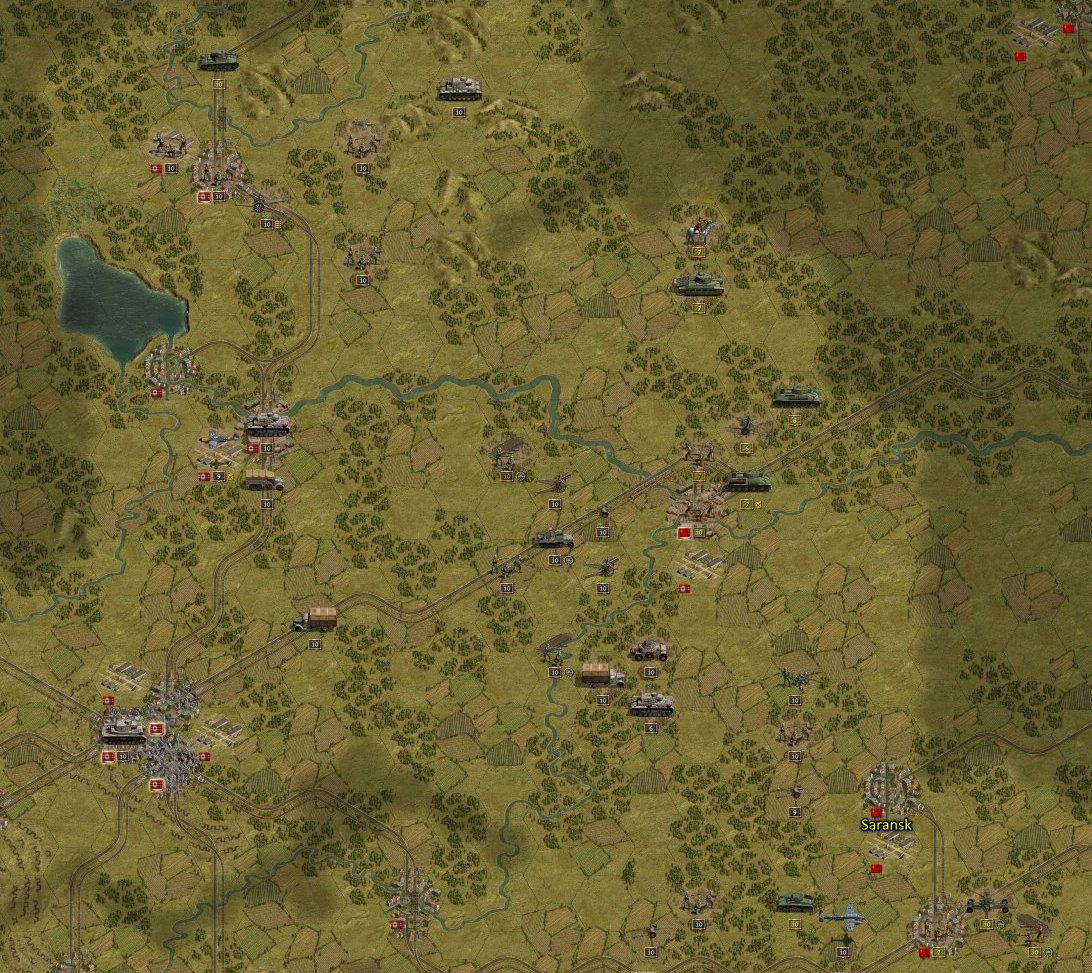This screenshot has height=973, width=1092.
Task: Select the cavalry unit on horseback
Action: pos(698,231)
